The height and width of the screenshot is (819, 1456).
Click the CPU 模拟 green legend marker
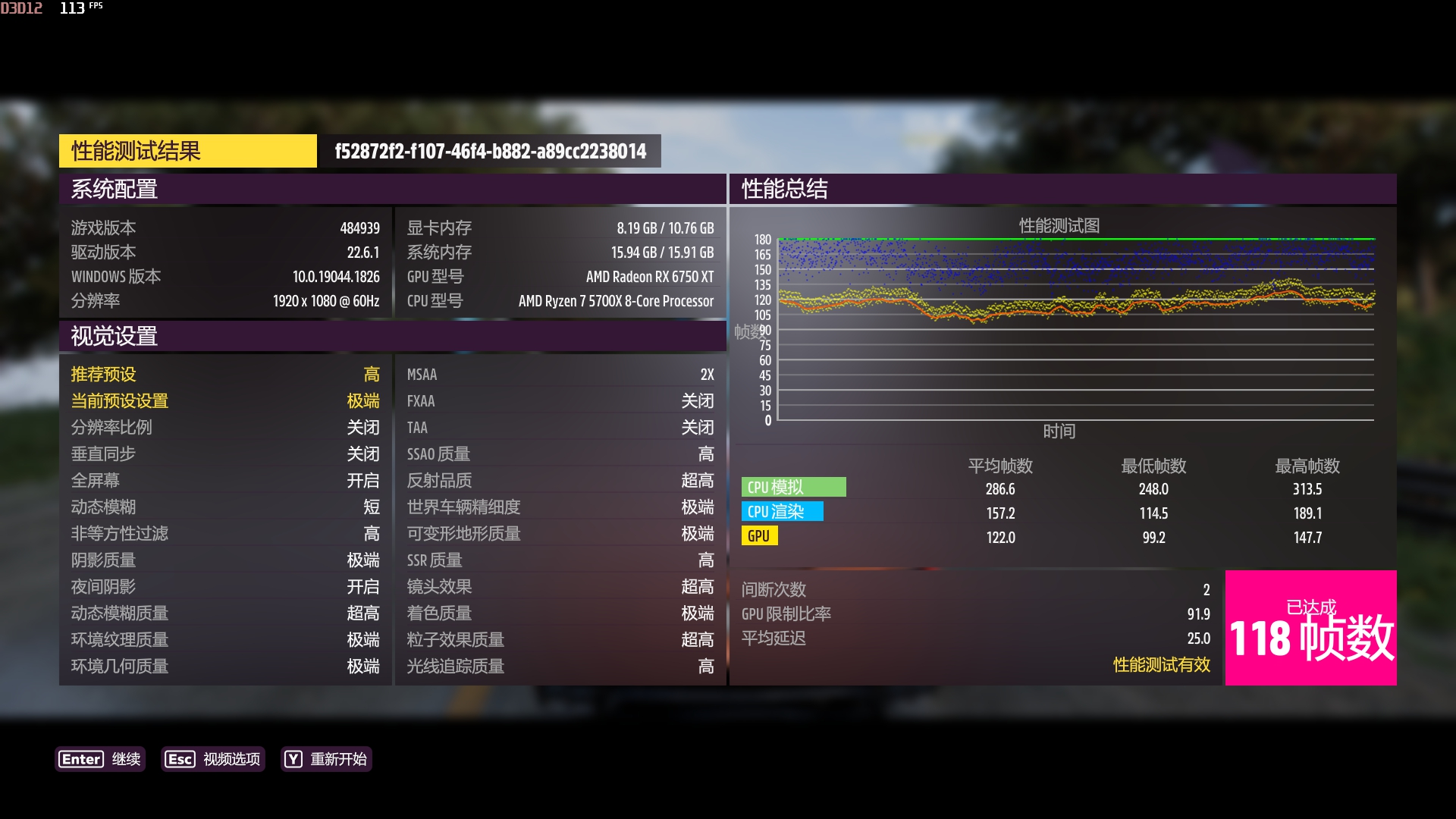[795, 488]
